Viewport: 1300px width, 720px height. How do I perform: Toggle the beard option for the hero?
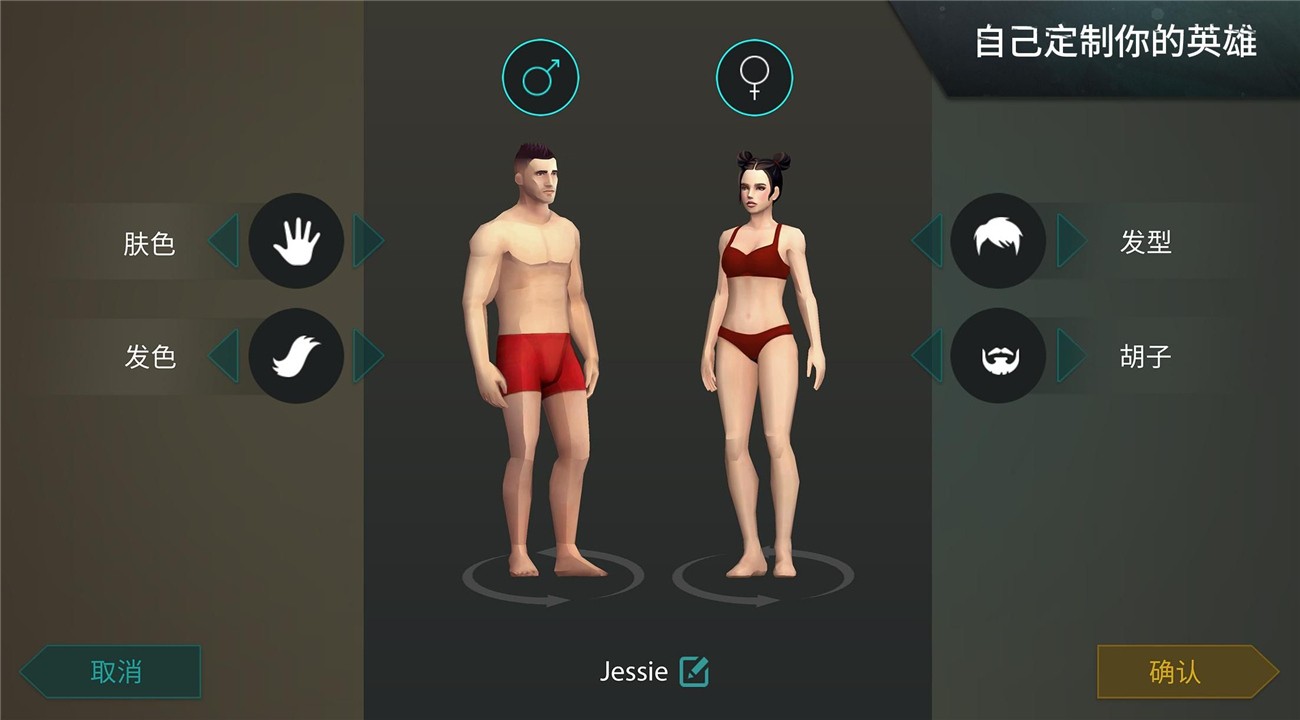pyautogui.click(x=998, y=355)
